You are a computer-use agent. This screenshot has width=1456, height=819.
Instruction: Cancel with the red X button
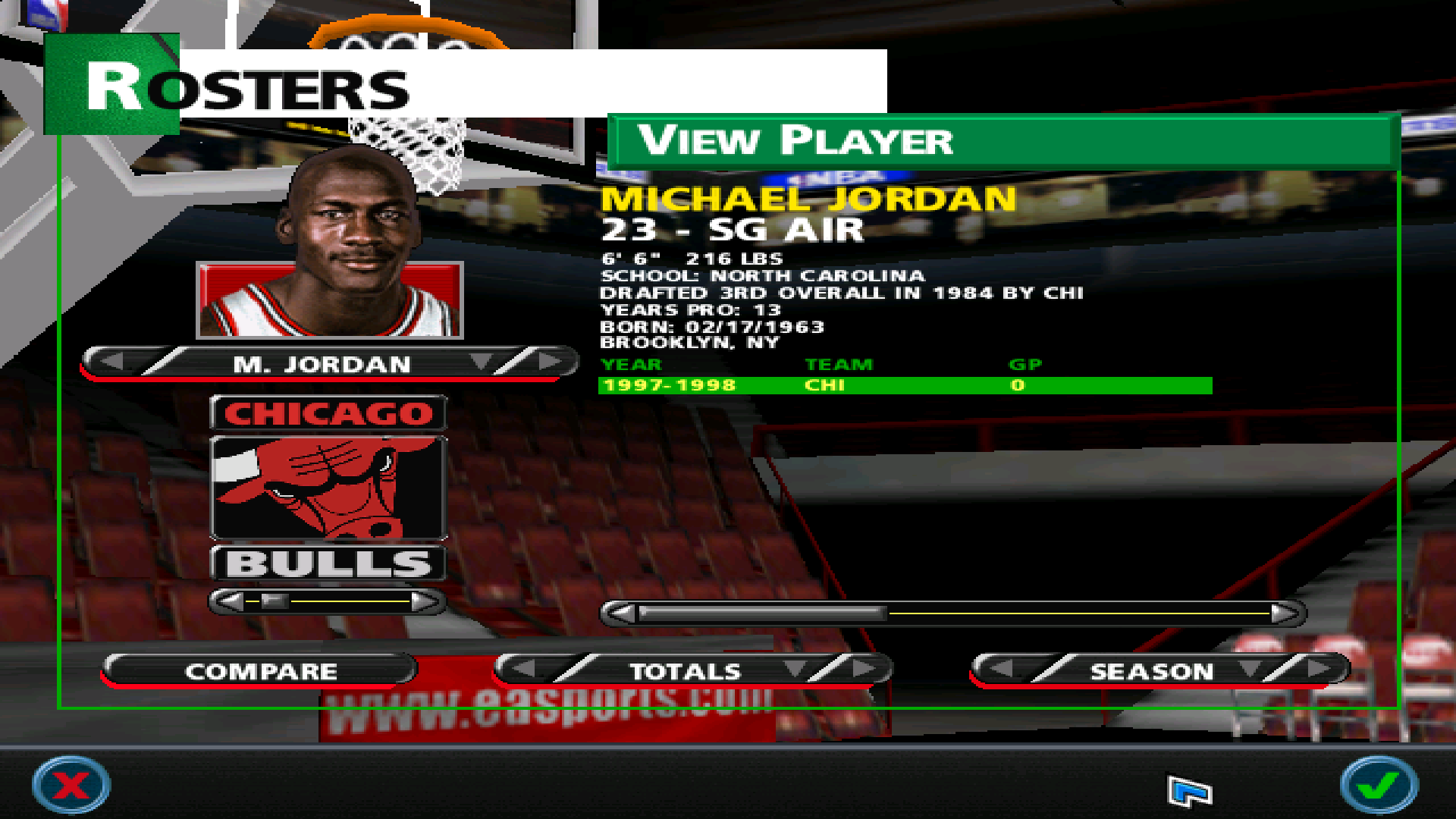pos(71,785)
